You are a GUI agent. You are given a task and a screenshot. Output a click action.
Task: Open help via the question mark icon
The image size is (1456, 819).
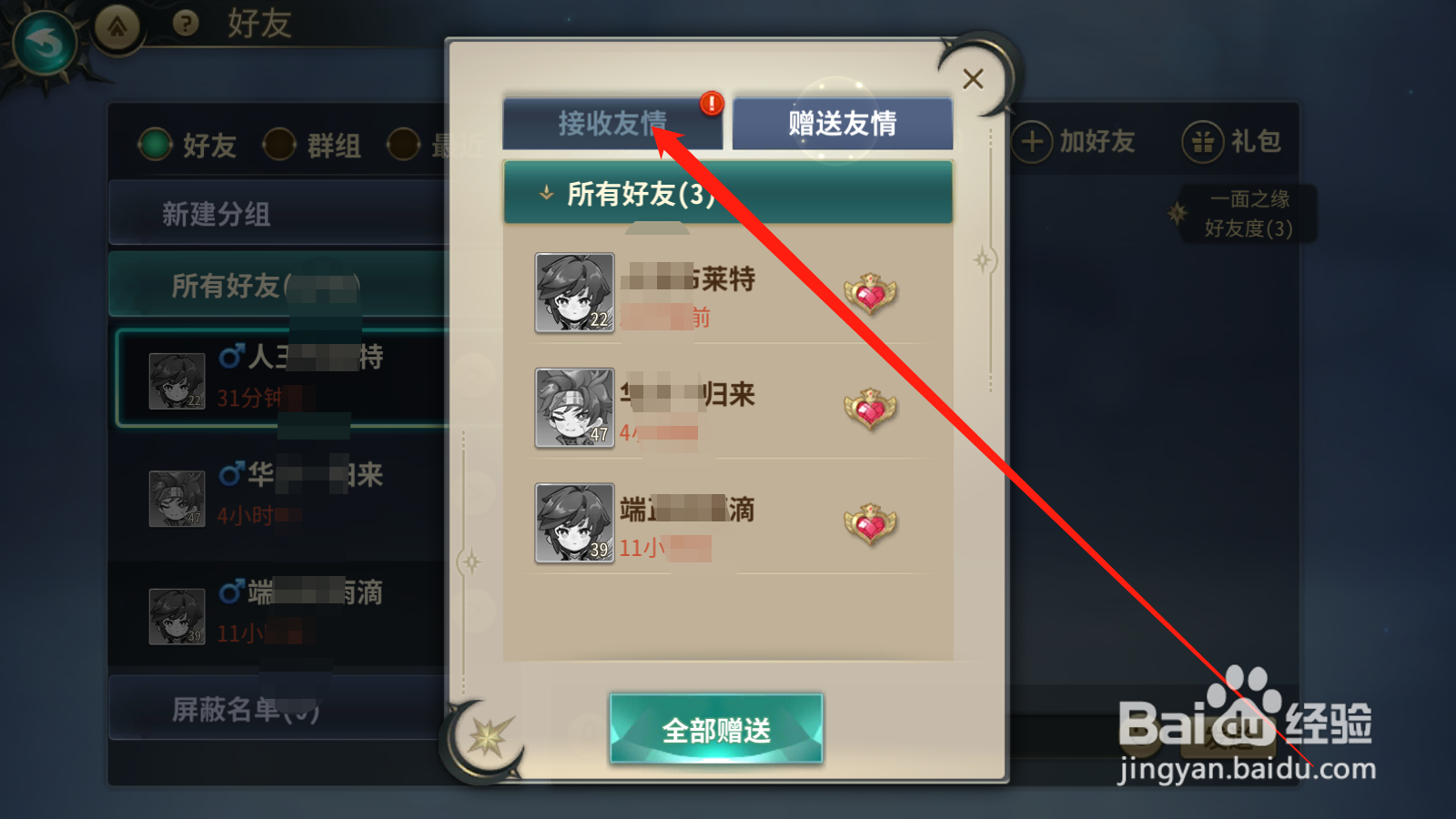tap(186, 25)
